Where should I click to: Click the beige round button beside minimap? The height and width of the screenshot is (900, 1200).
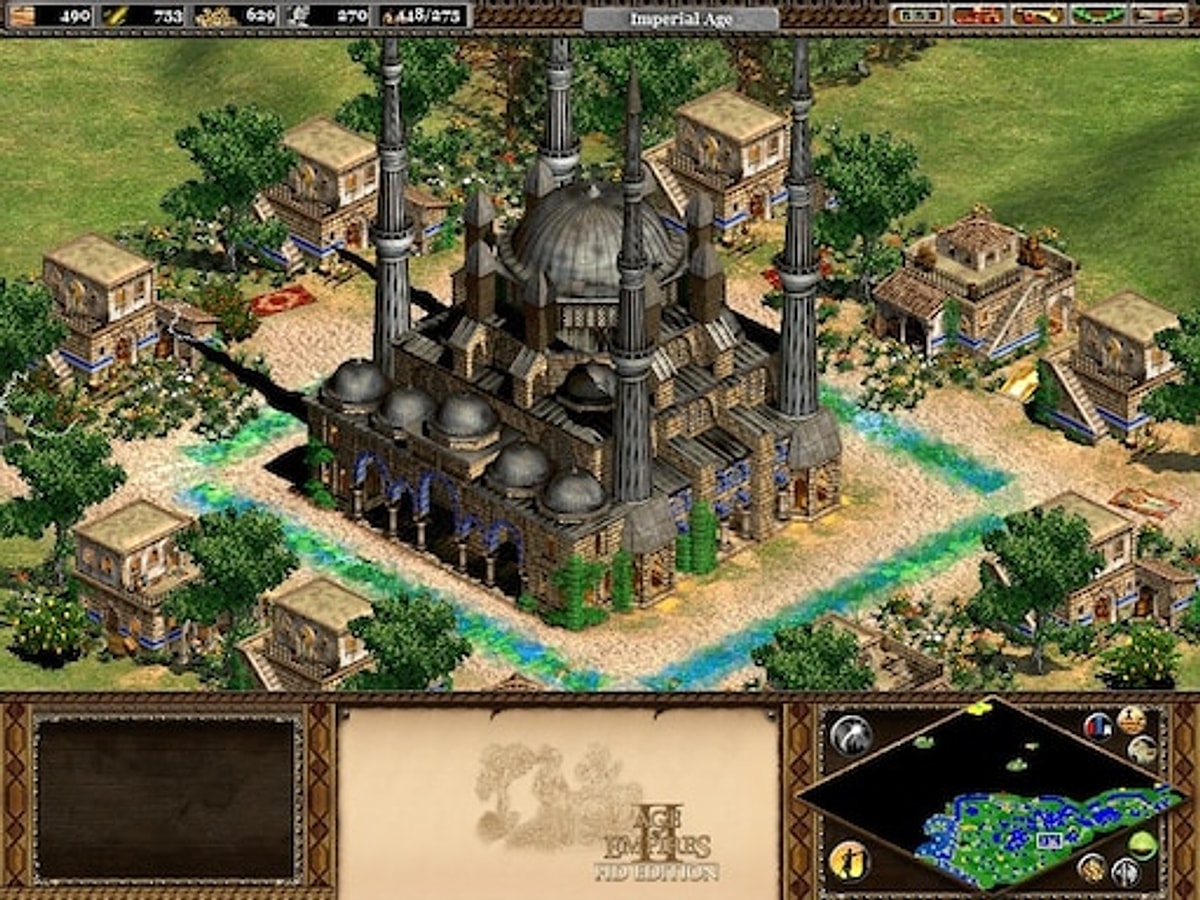[1142, 750]
